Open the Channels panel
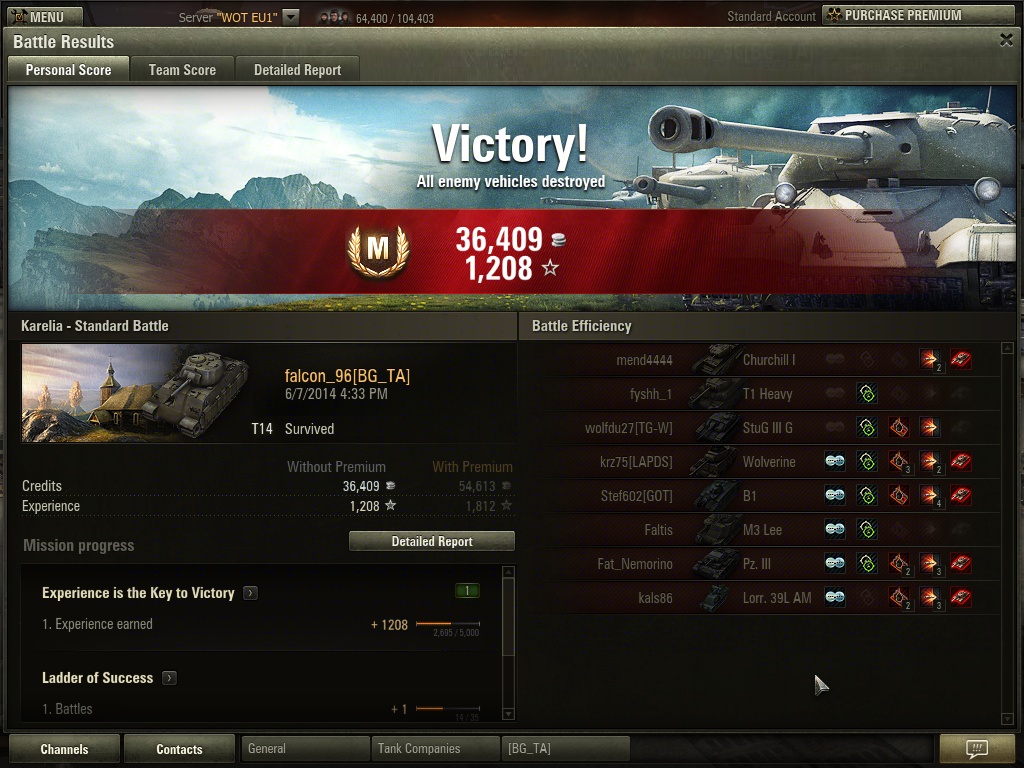Screen dimensions: 1024x768 [x=64, y=749]
